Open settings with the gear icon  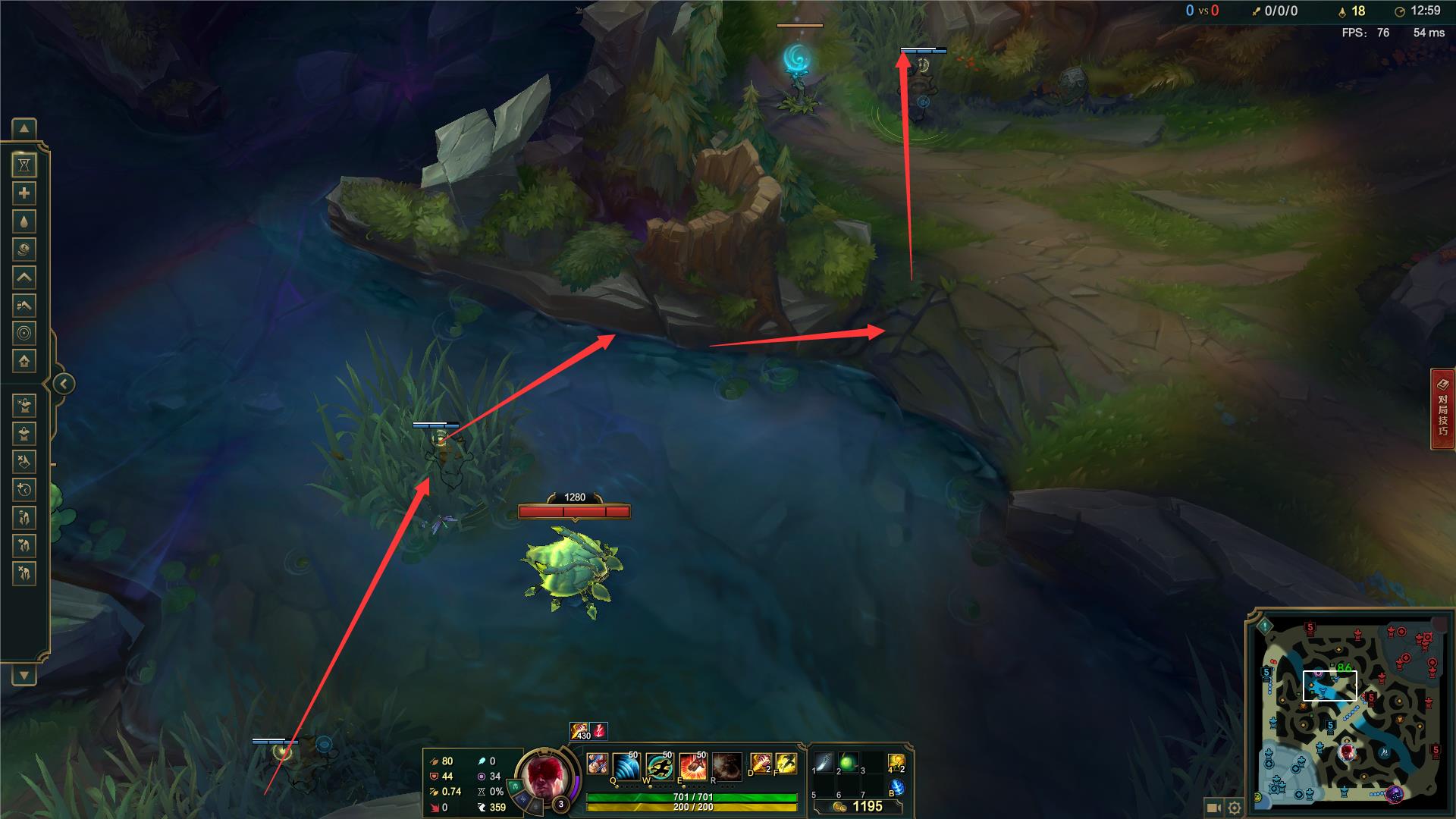point(1235,808)
